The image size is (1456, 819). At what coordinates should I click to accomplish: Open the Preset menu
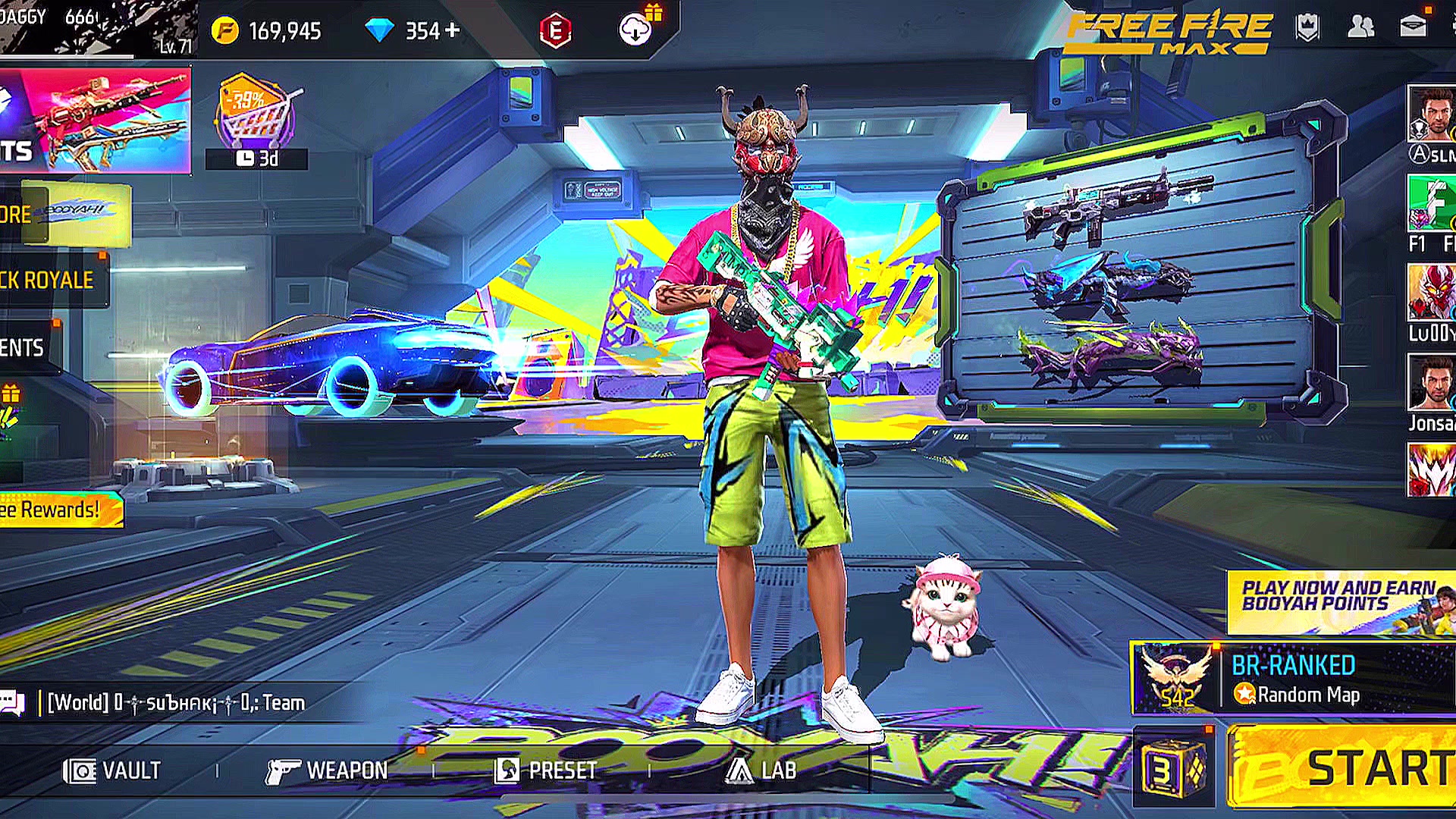[x=546, y=770]
